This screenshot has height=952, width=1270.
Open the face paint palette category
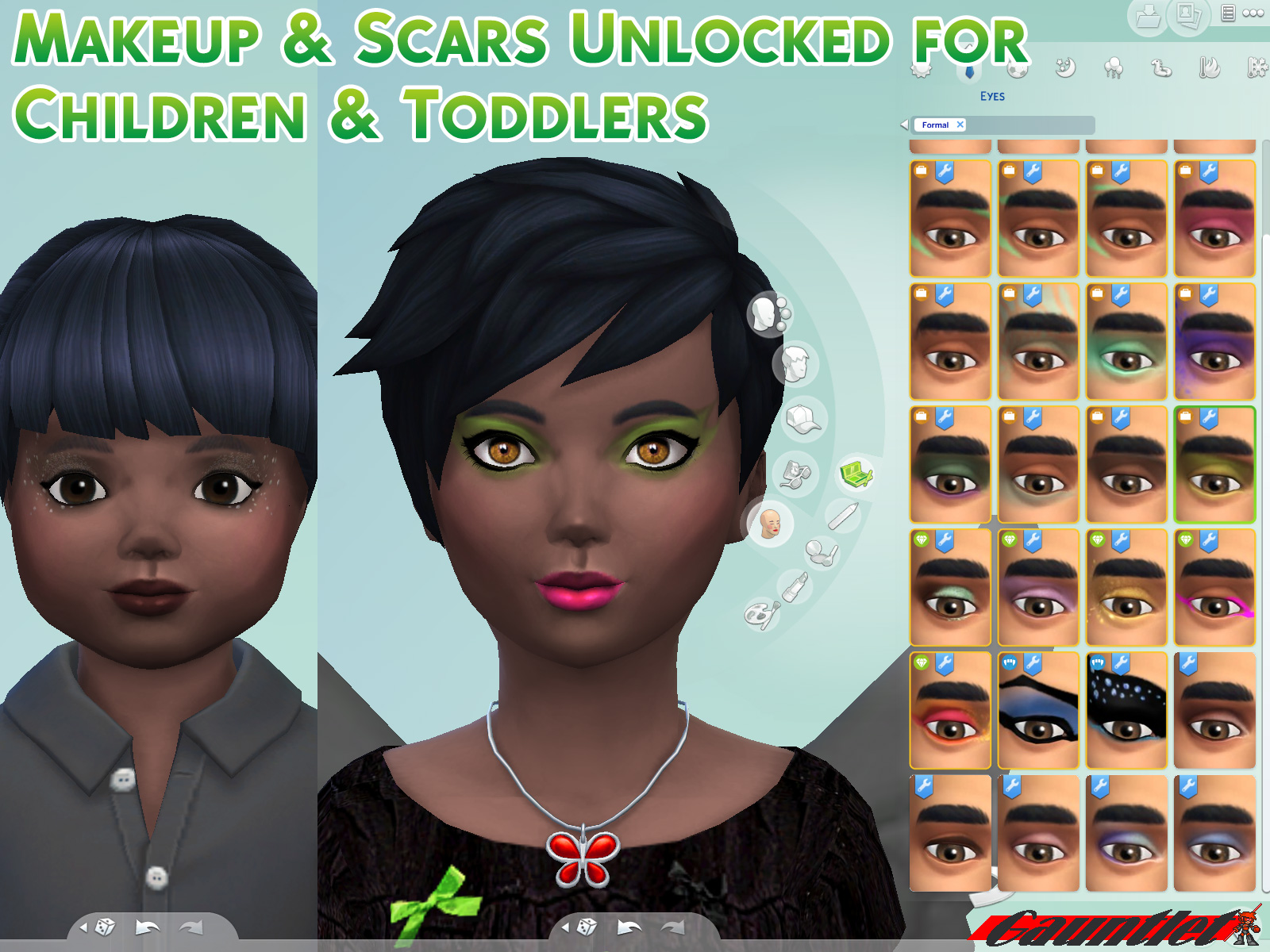tap(761, 613)
